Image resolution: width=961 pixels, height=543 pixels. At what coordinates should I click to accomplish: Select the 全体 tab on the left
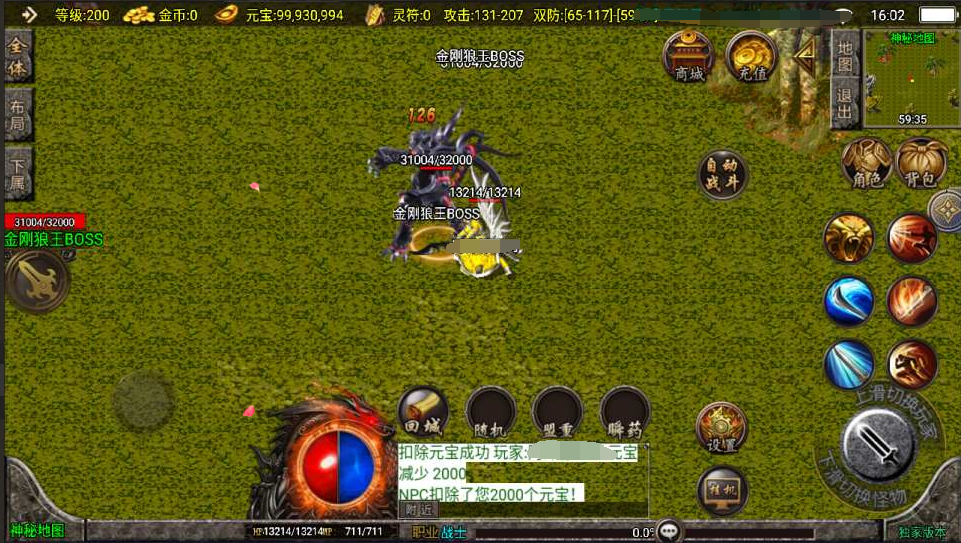[x=18, y=57]
